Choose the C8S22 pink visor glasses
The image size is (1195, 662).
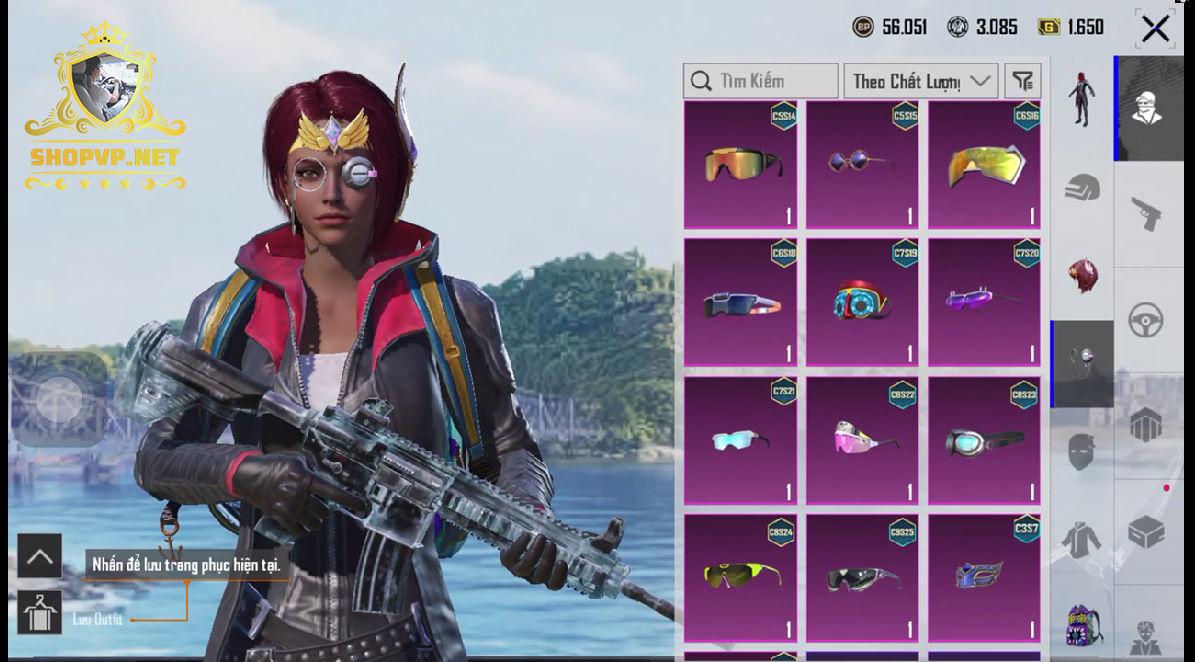pyautogui.click(x=862, y=439)
